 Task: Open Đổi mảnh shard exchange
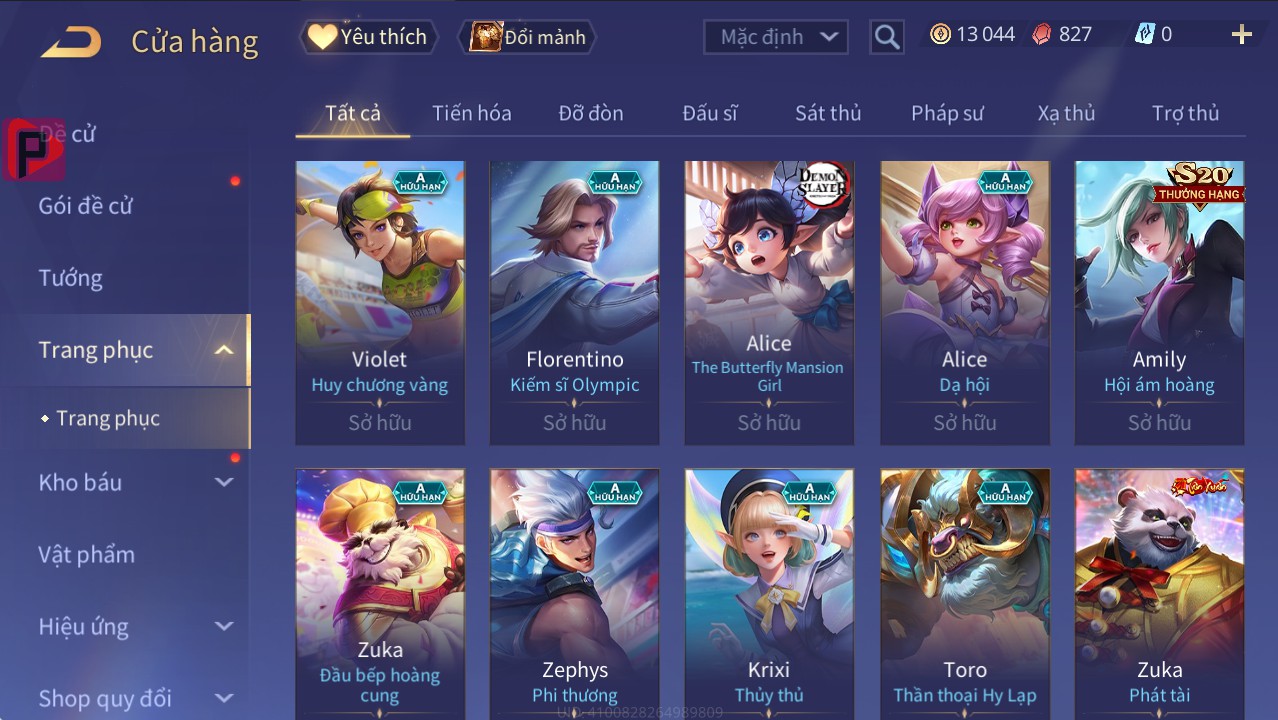(528, 37)
